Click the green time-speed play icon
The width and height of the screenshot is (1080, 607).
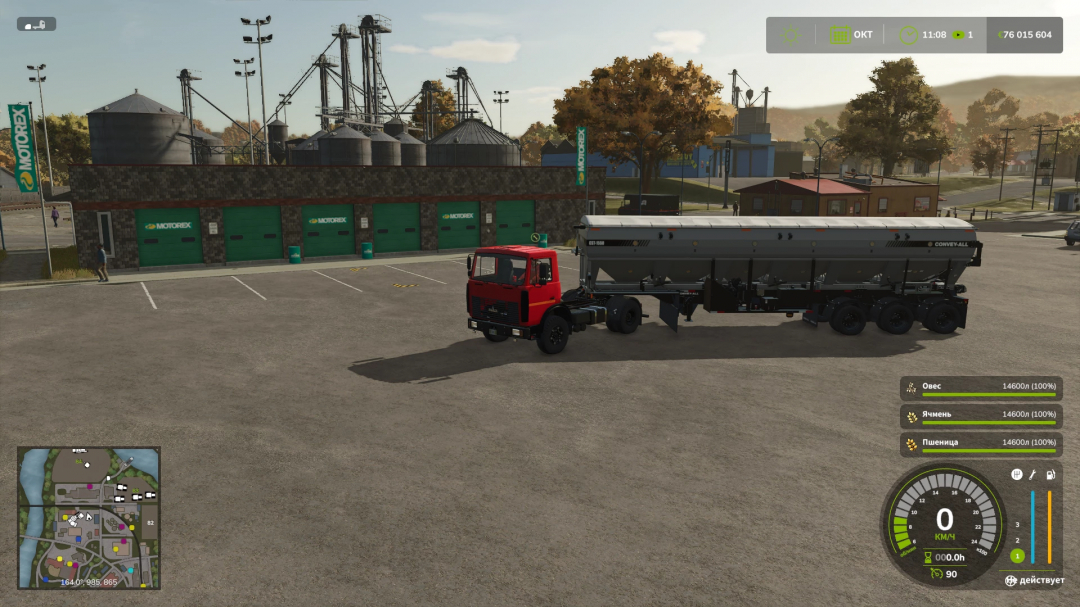(x=958, y=35)
